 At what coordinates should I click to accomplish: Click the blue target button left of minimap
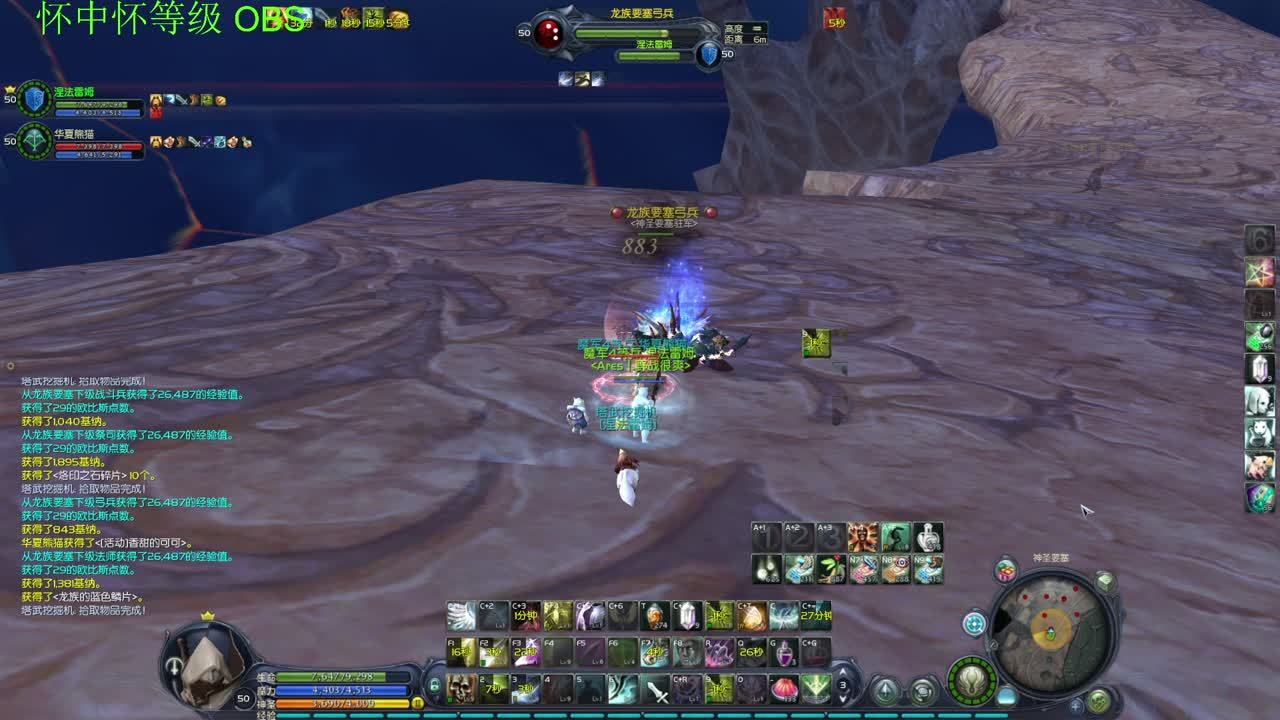coord(974,624)
